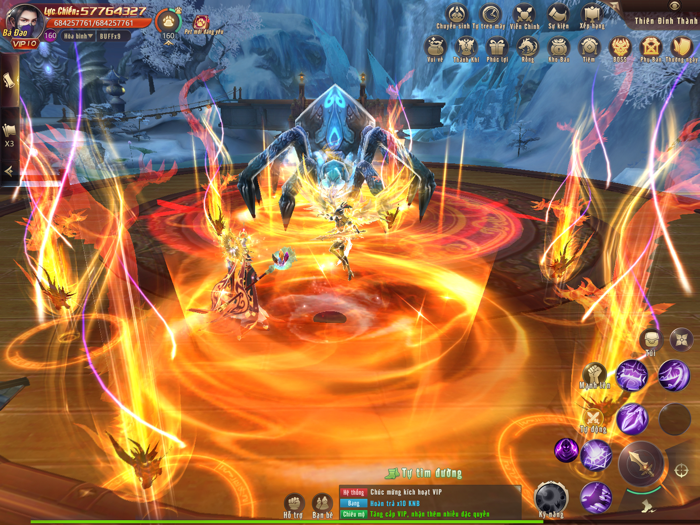Click the Bá Đao character portrait
Image resolution: width=700 pixels, height=525 pixels.
point(20,21)
